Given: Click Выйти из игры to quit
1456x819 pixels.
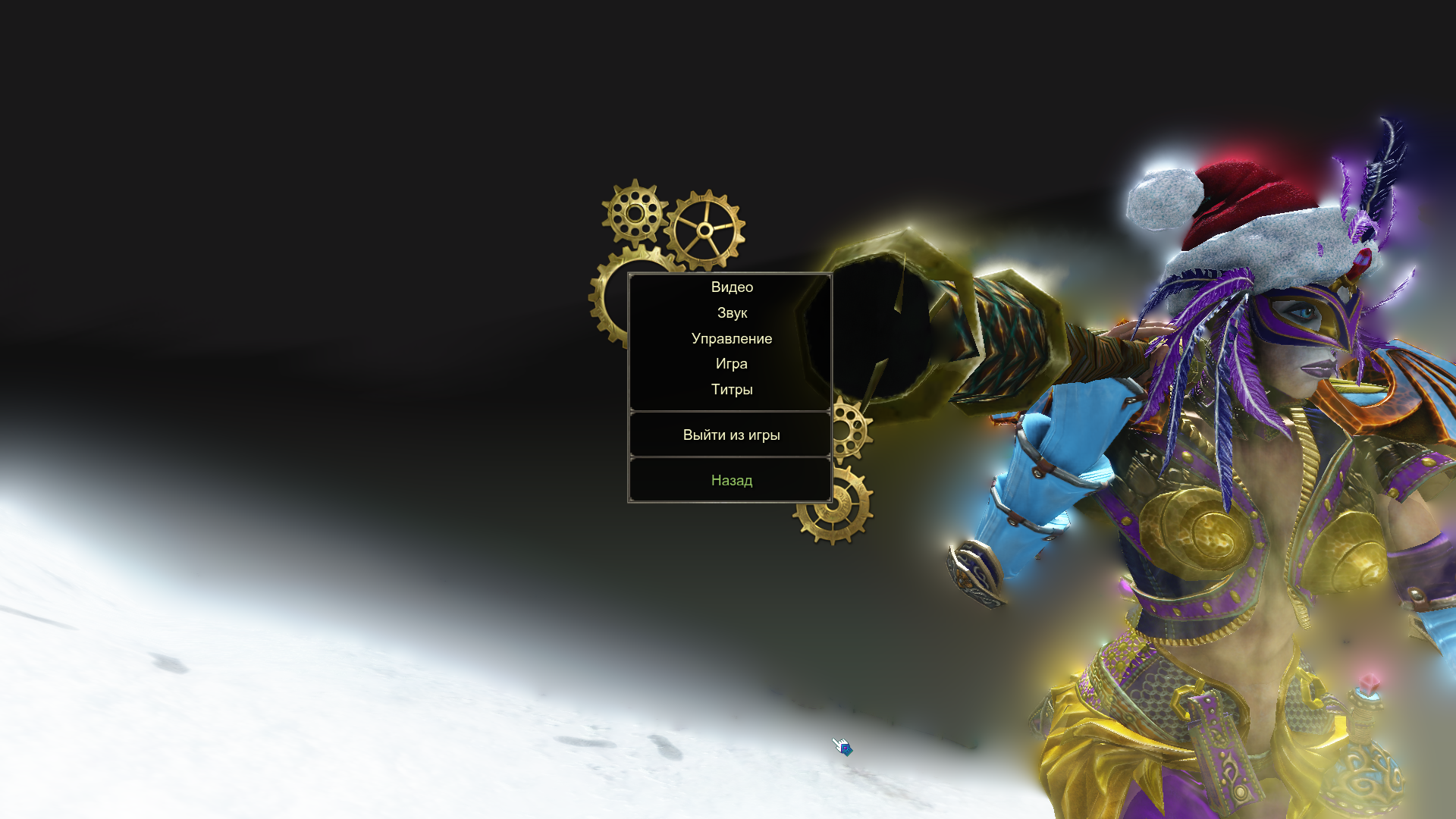Looking at the screenshot, I should click(x=731, y=435).
